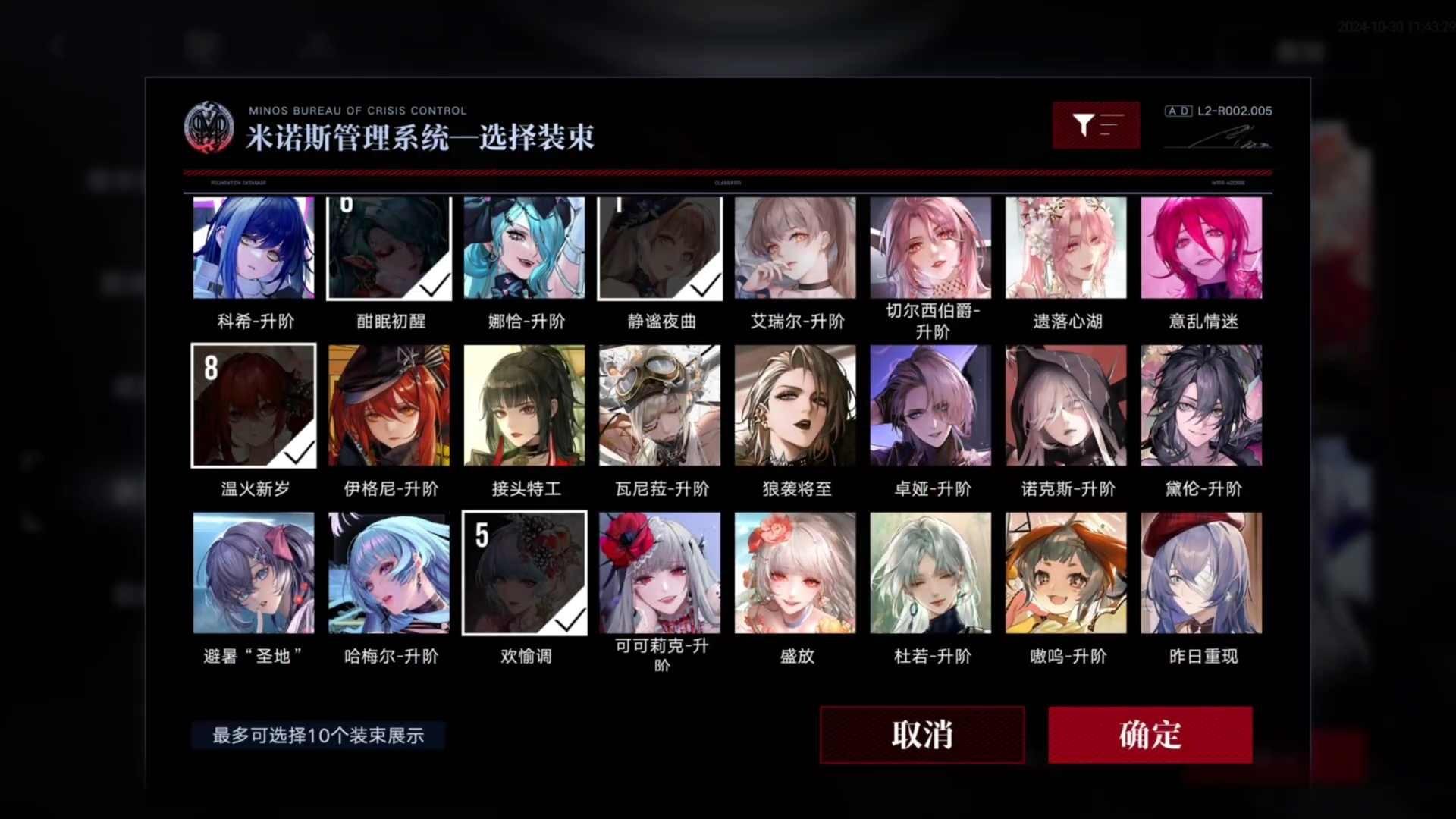The image size is (1456, 819).
Task: Select the 科希-升阶 costume thumbnail
Action: tap(253, 247)
